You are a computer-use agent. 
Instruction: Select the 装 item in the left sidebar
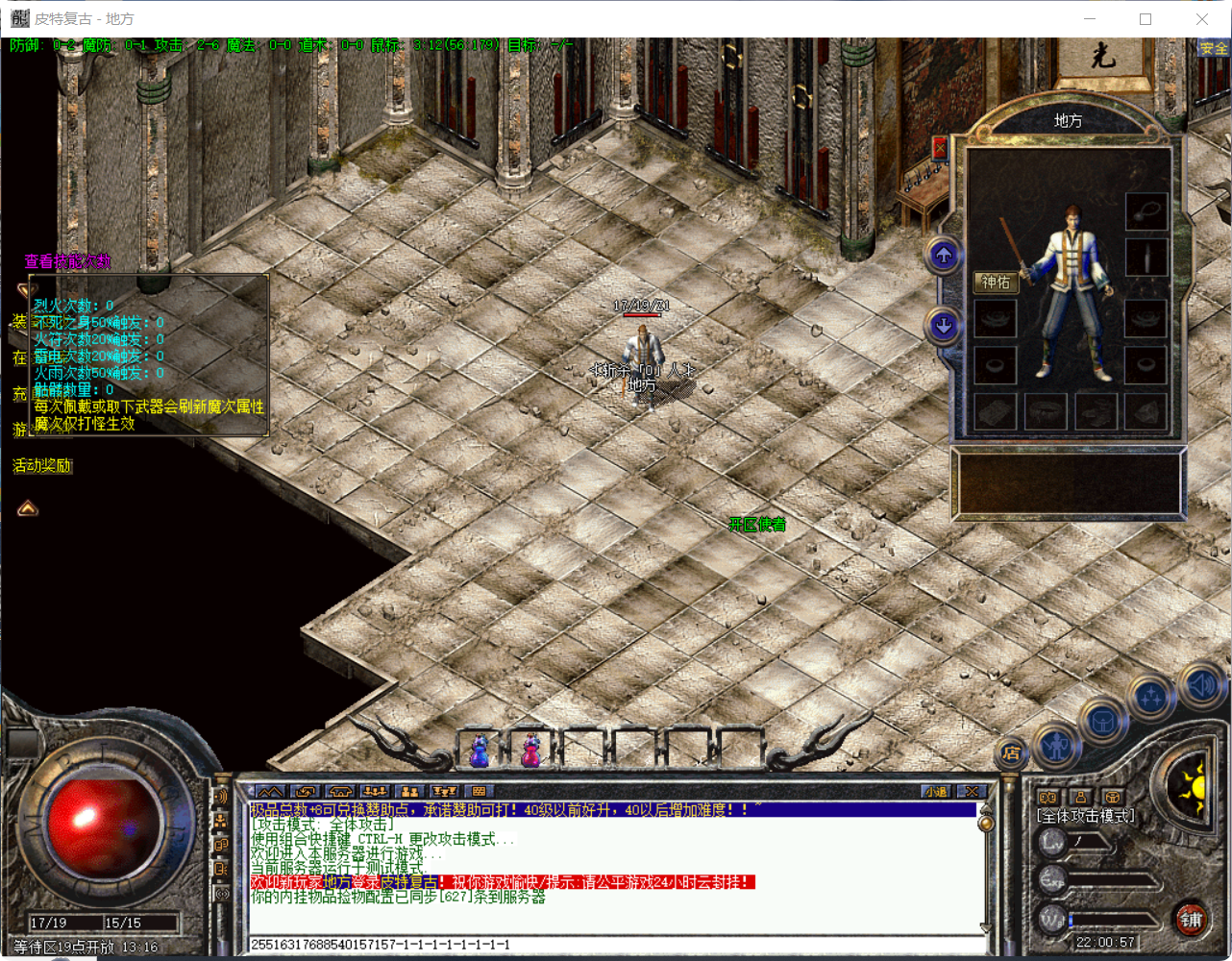coord(17,319)
